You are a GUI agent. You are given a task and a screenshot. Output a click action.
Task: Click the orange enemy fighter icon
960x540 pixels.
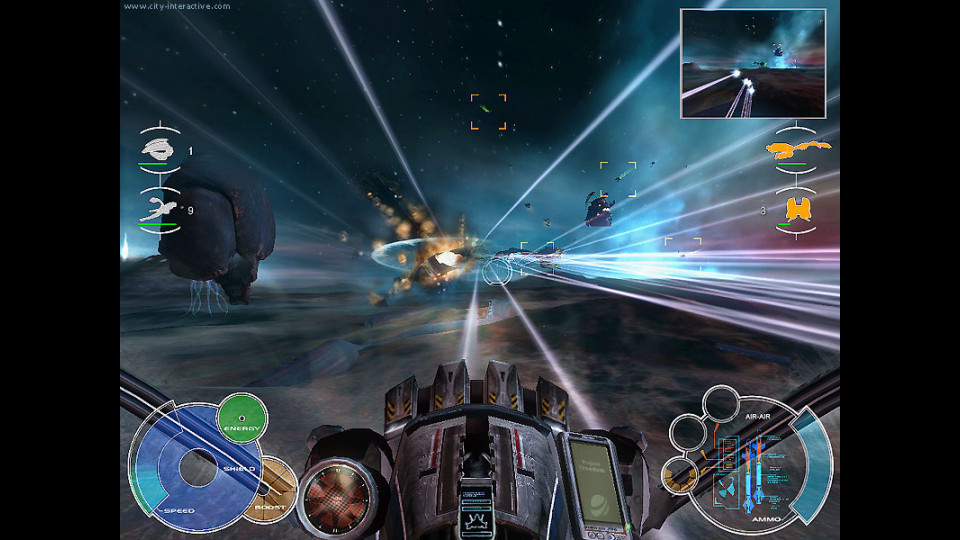tap(797, 209)
